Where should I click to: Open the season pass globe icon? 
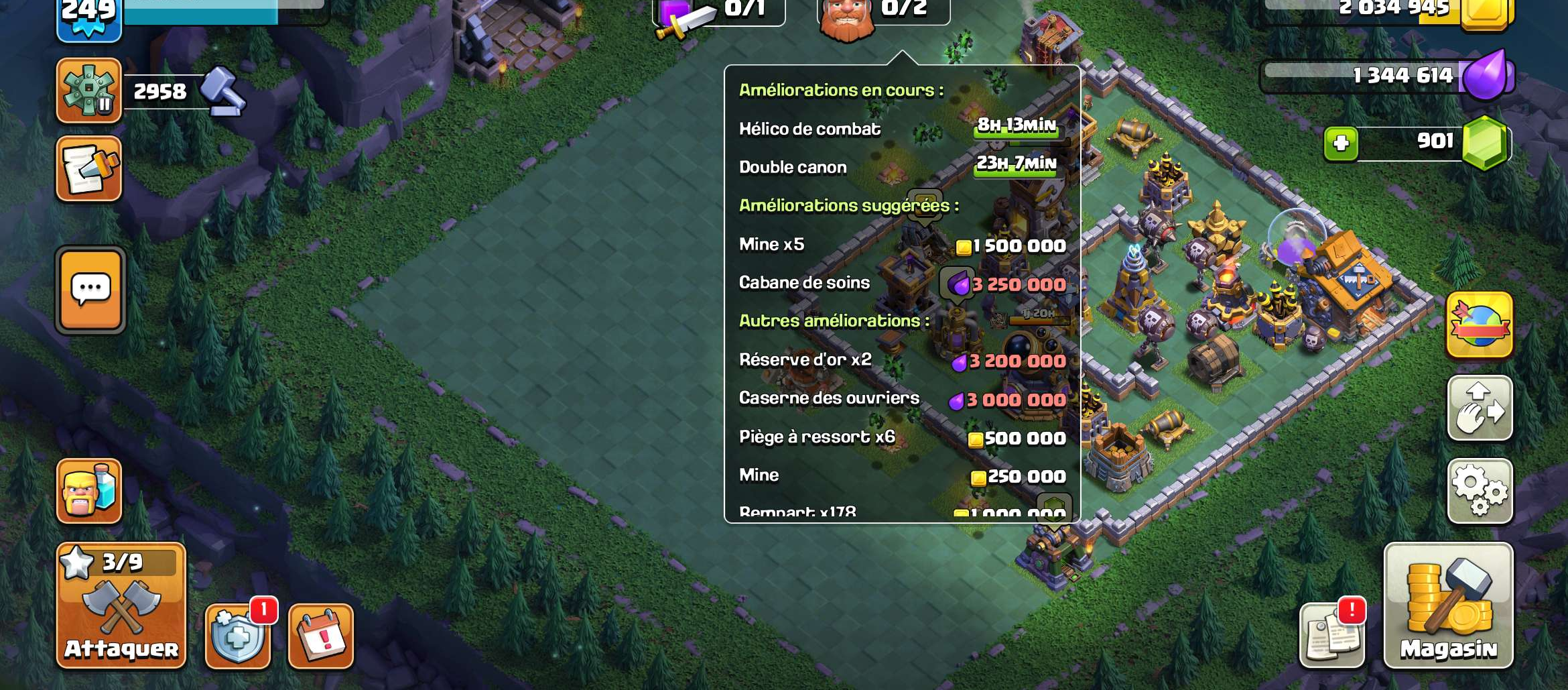pyautogui.click(x=1480, y=325)
